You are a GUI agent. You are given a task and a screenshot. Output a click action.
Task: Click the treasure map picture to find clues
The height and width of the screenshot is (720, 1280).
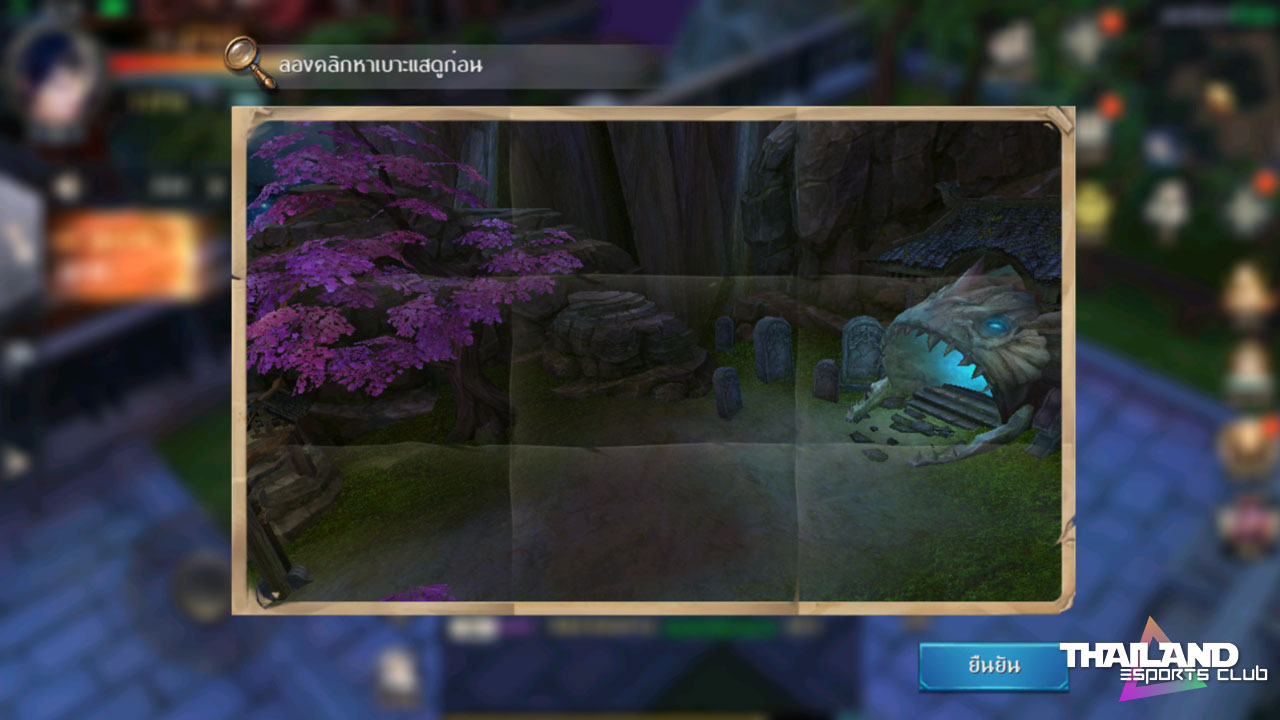(x=653, y=360)
